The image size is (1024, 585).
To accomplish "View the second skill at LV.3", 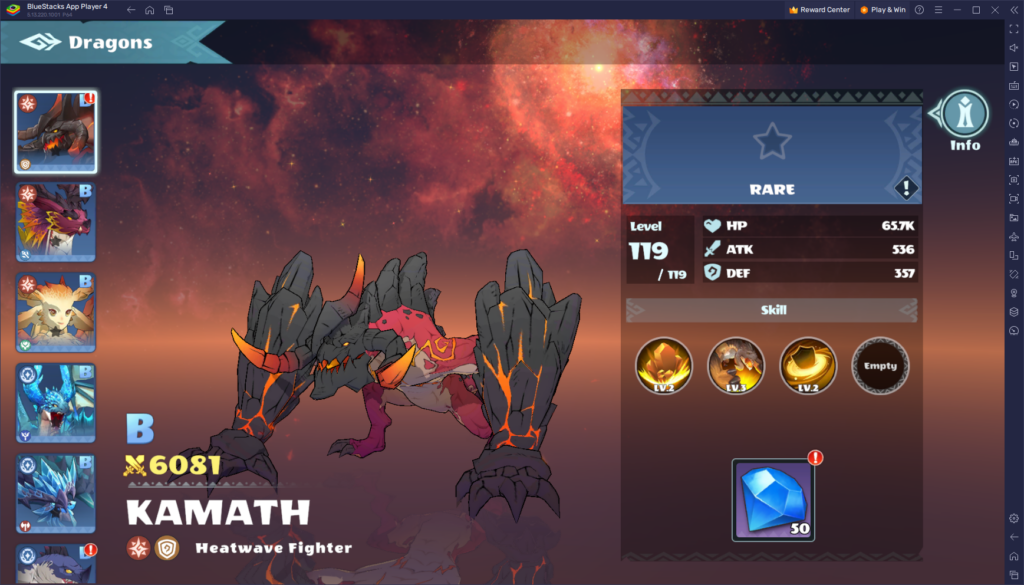I will point(736,366).
